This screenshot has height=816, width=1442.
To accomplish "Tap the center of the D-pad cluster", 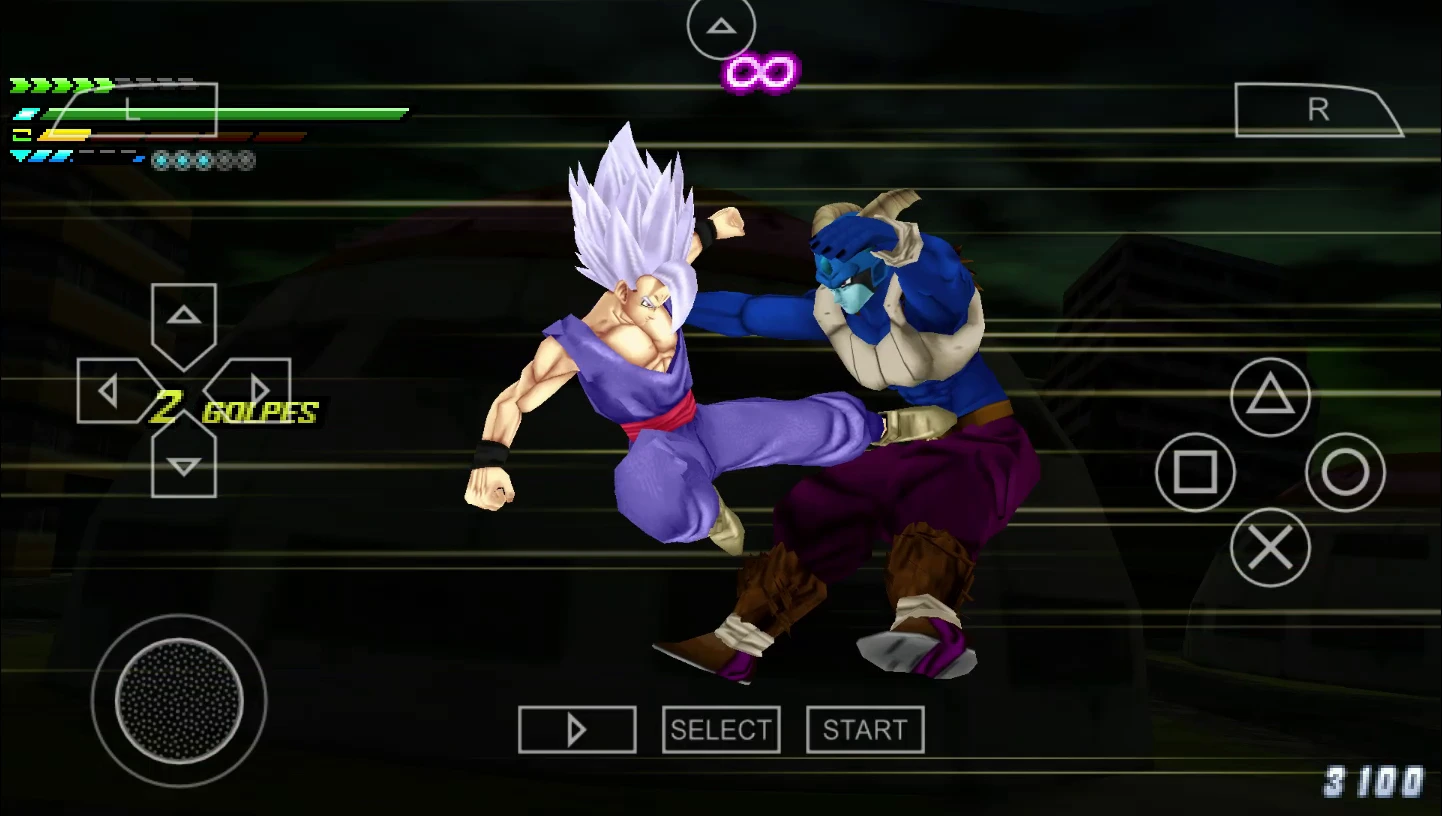I will [184, 389].
